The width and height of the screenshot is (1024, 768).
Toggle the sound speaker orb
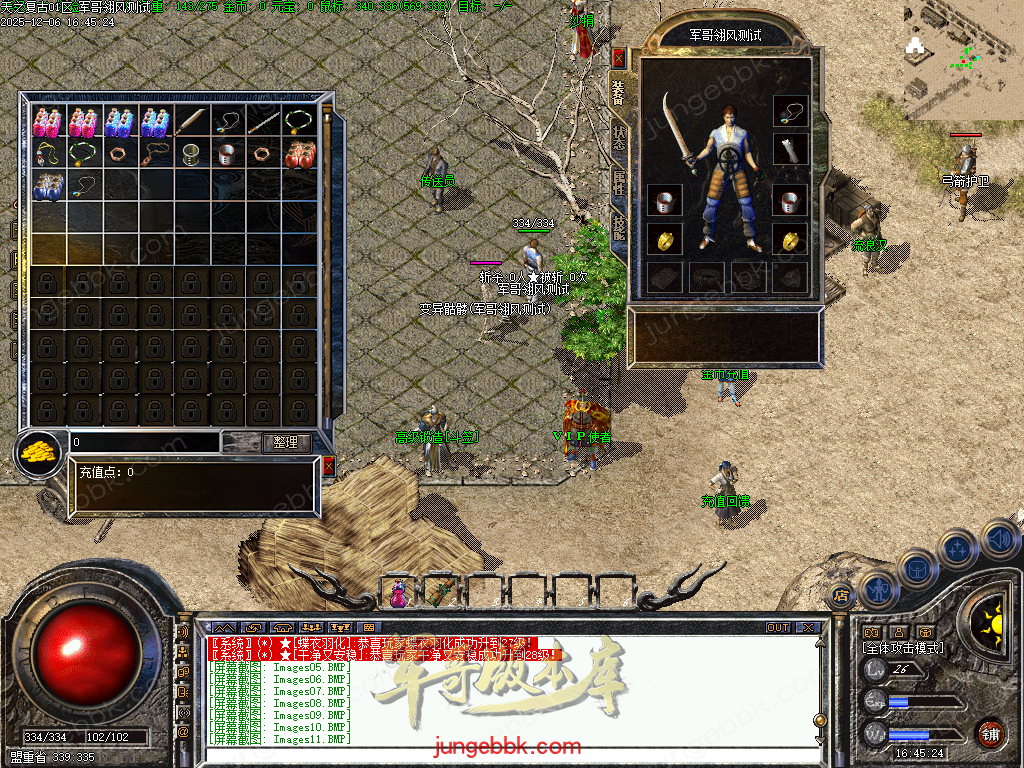(x=998, y=540)
